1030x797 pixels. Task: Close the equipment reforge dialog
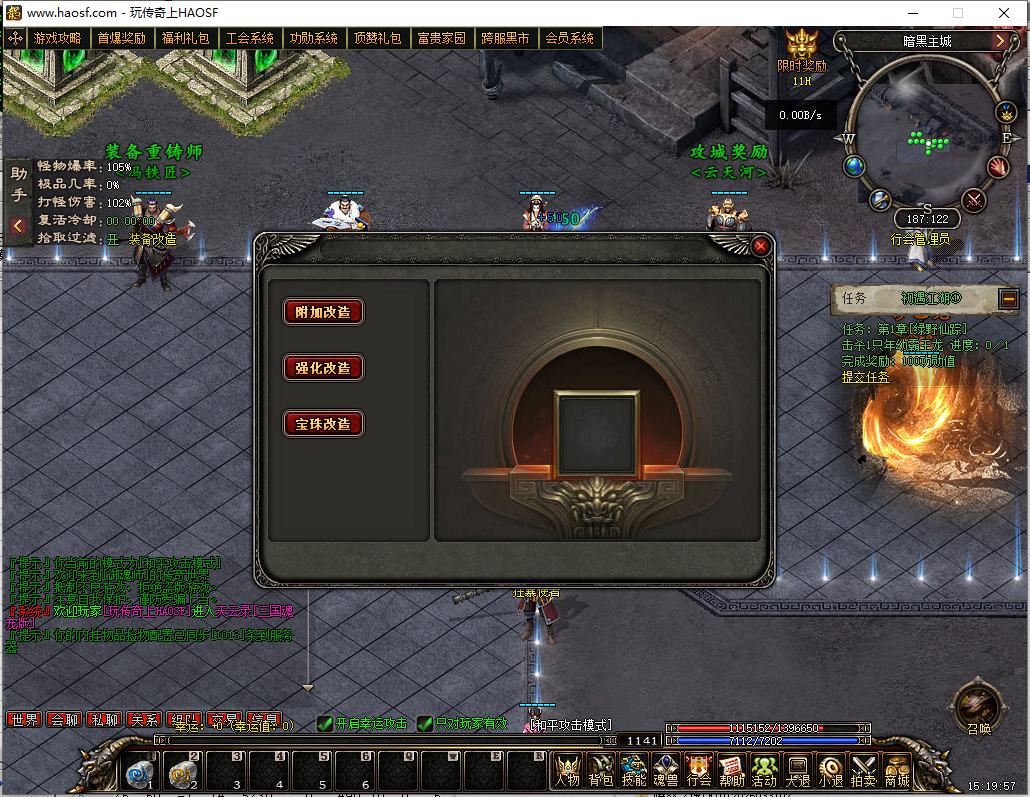[761, 245]
